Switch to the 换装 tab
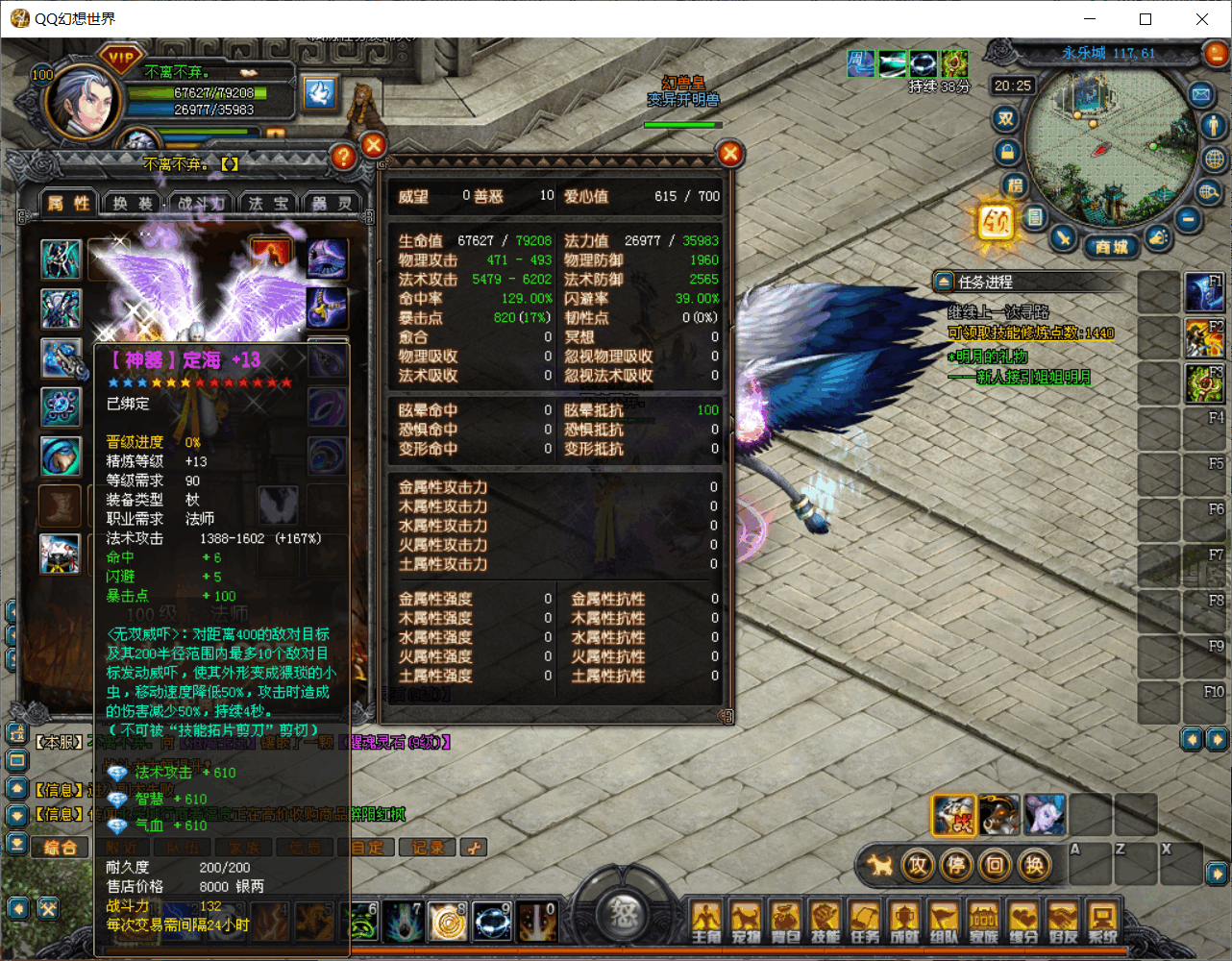The image size is (1232, 961). click(x=133, y=203)
